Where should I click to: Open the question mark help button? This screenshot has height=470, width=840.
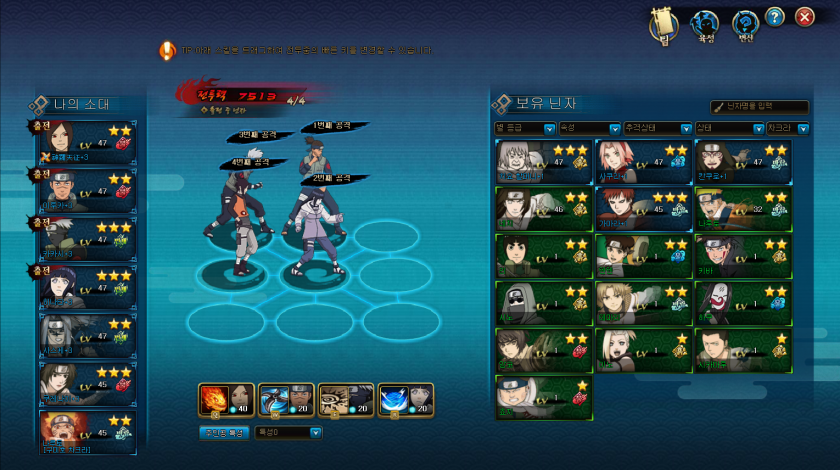pyautogui.click(x=775, y=17)
